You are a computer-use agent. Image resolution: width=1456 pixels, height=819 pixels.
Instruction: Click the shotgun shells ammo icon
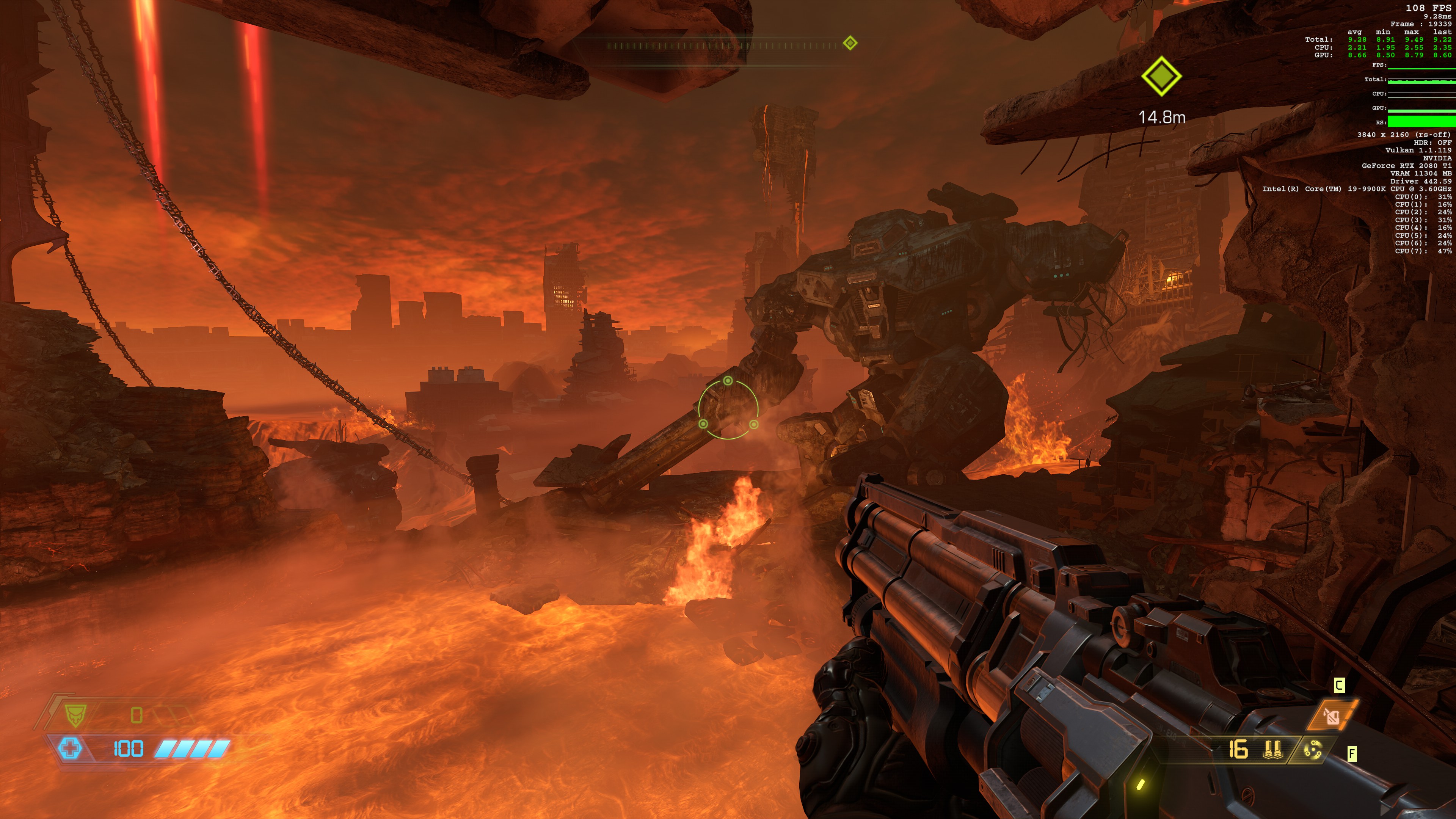tap(1272, 750)
